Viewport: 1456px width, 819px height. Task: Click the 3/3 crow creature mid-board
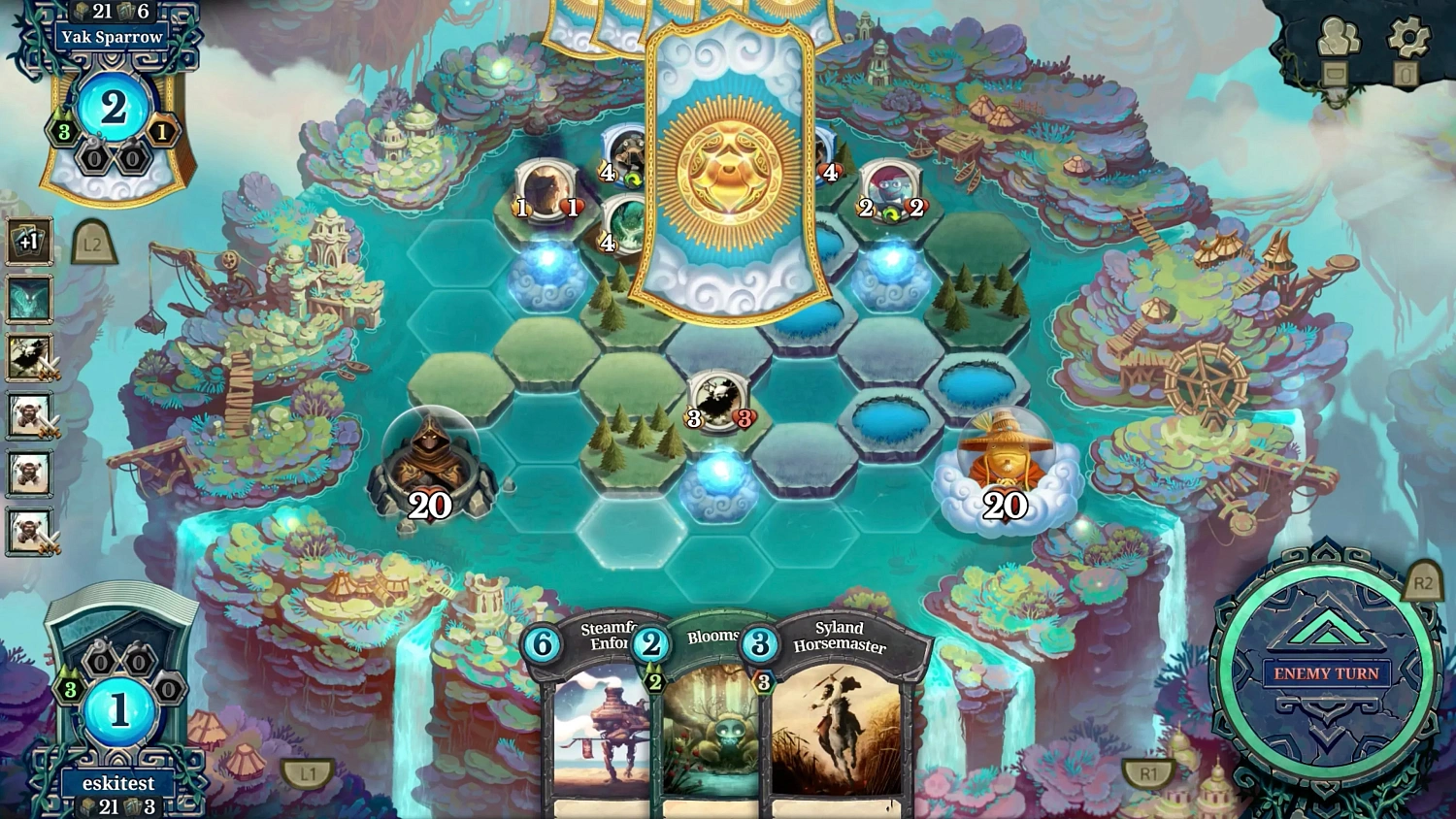coord(718,398)
